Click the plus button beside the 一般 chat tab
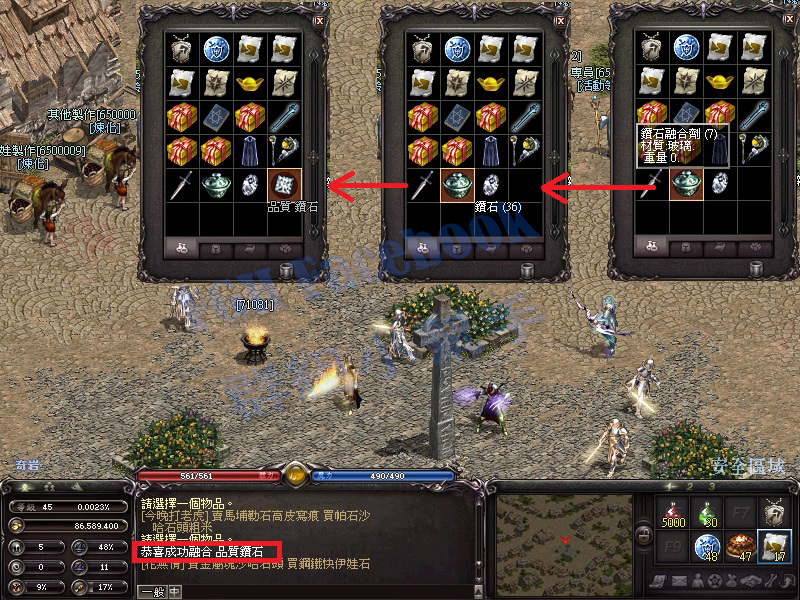800x600 pixels. pyautogui.click(x=176, y=591)
